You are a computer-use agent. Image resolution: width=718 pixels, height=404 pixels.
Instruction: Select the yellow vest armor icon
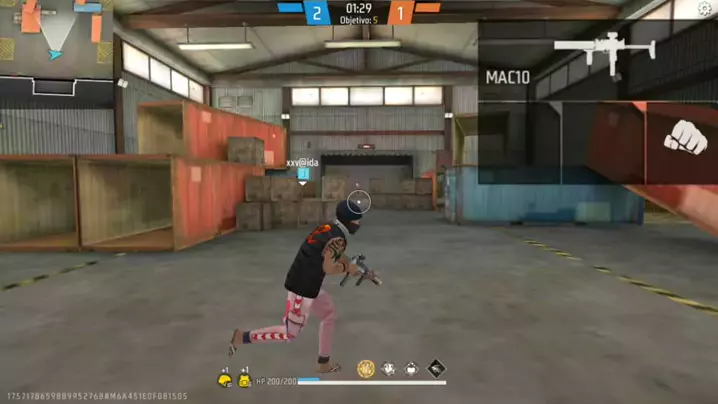coord(245,380)
